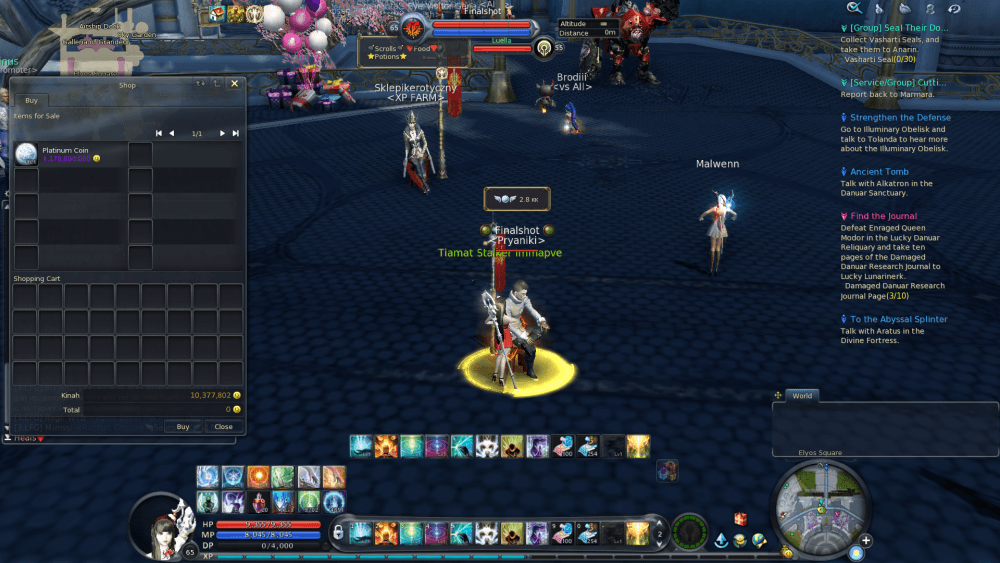Screen dimensions: 1000x563
Task: Switch to the World chat tab
Action: click(802, 396)
